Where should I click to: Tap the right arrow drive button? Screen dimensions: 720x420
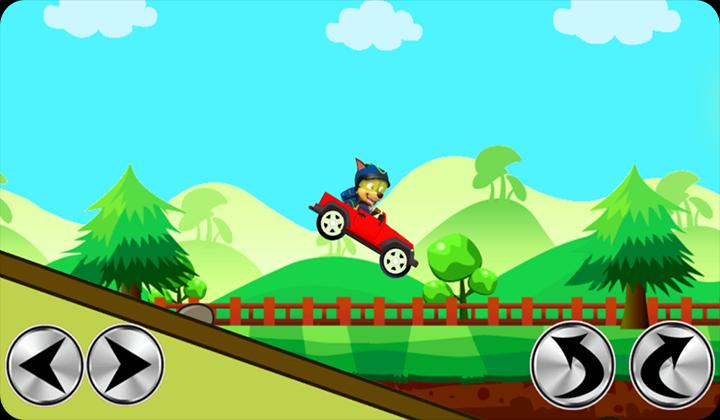125,363
